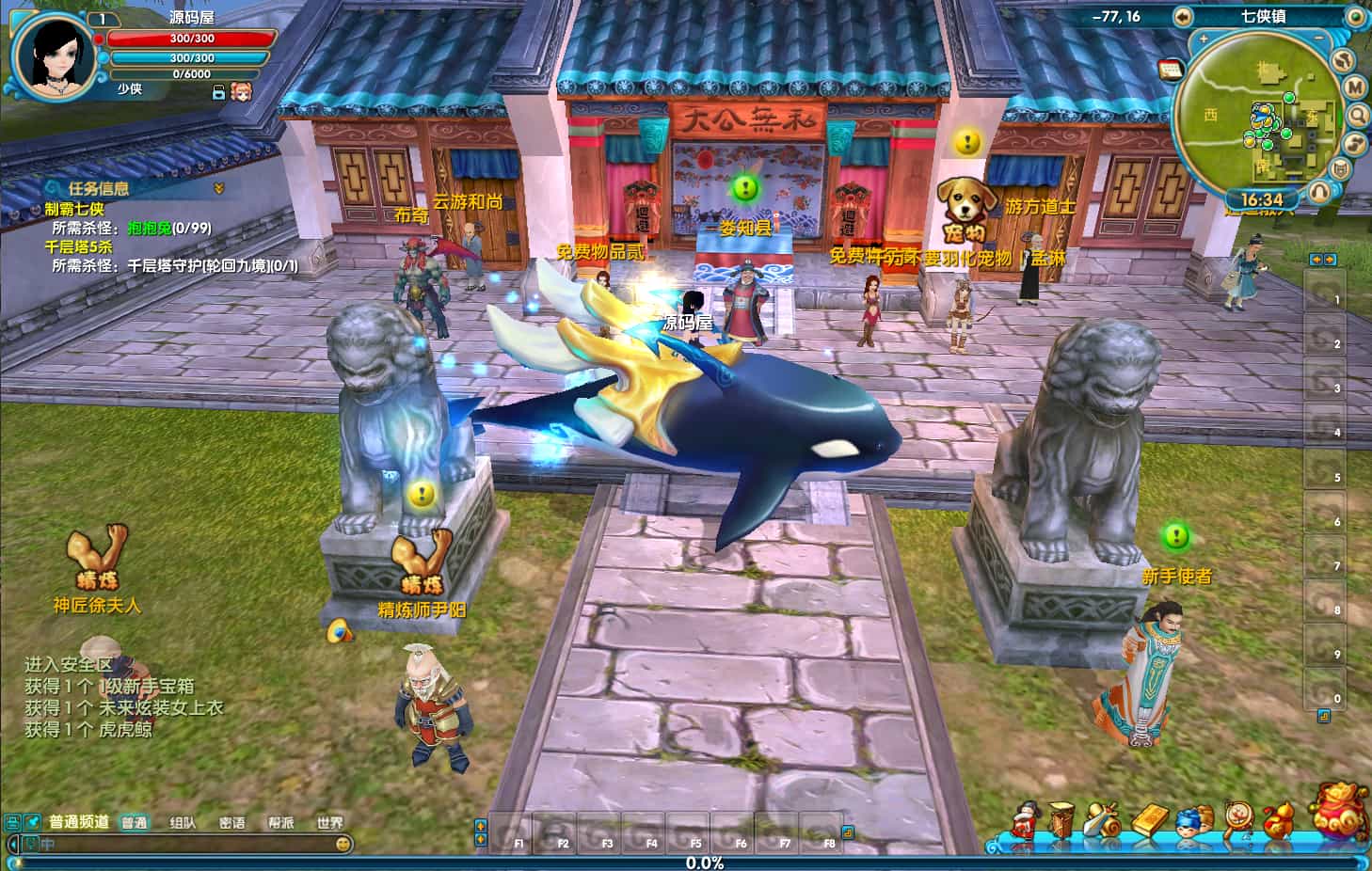The height and width of the screenshot is (871, 1372).
Task: Toggle the chat lock icon left of chat tabs
Action: click(x=10, y=823)
